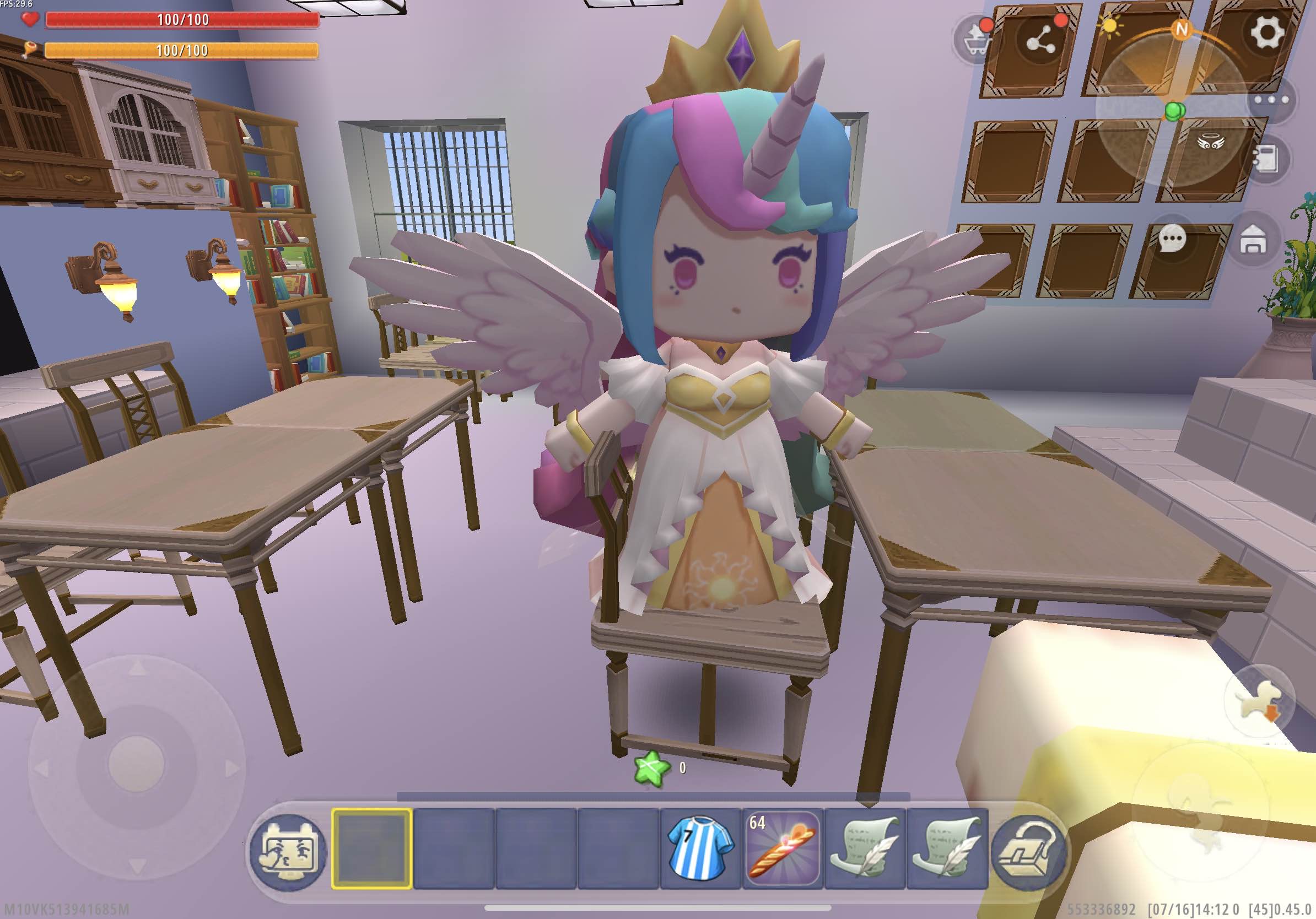Toggle the angel wings flight icon
The image size is (1316, 919).
[x=1211, y=142]
